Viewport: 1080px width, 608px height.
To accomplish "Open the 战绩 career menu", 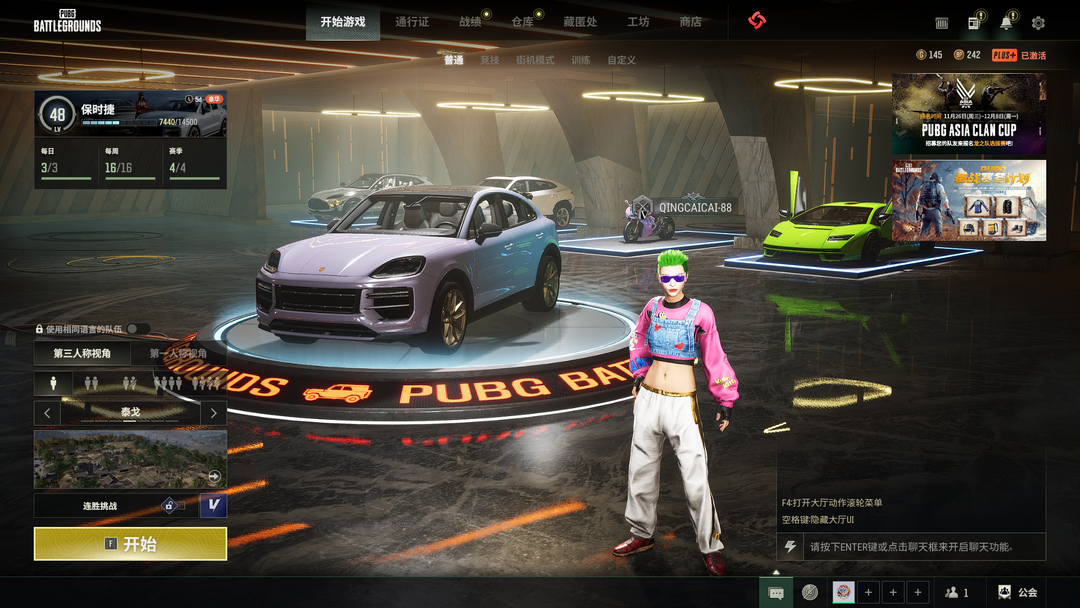I will coord(470,22).
